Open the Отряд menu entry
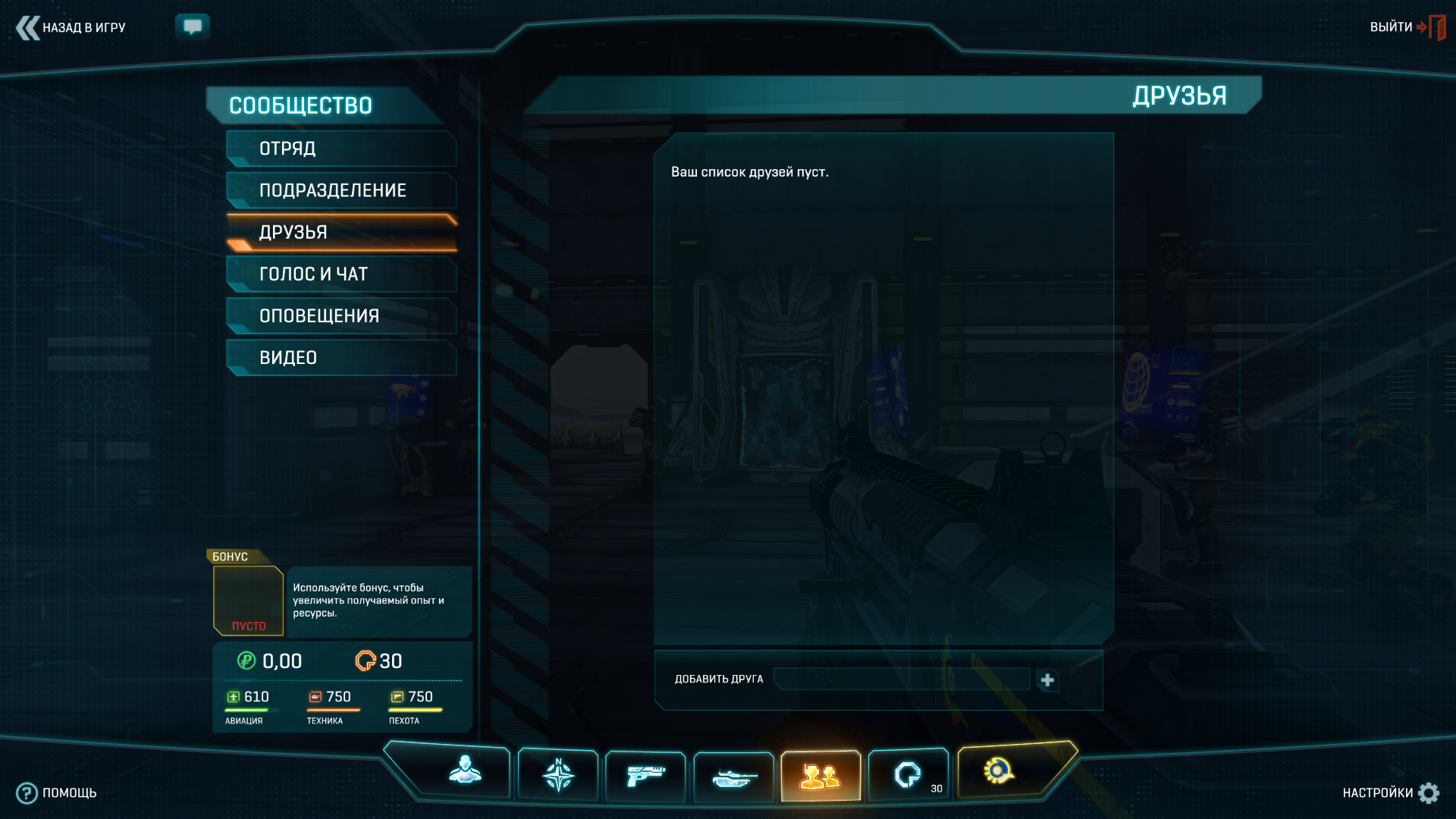The image size is (1456, 819). 341,149
